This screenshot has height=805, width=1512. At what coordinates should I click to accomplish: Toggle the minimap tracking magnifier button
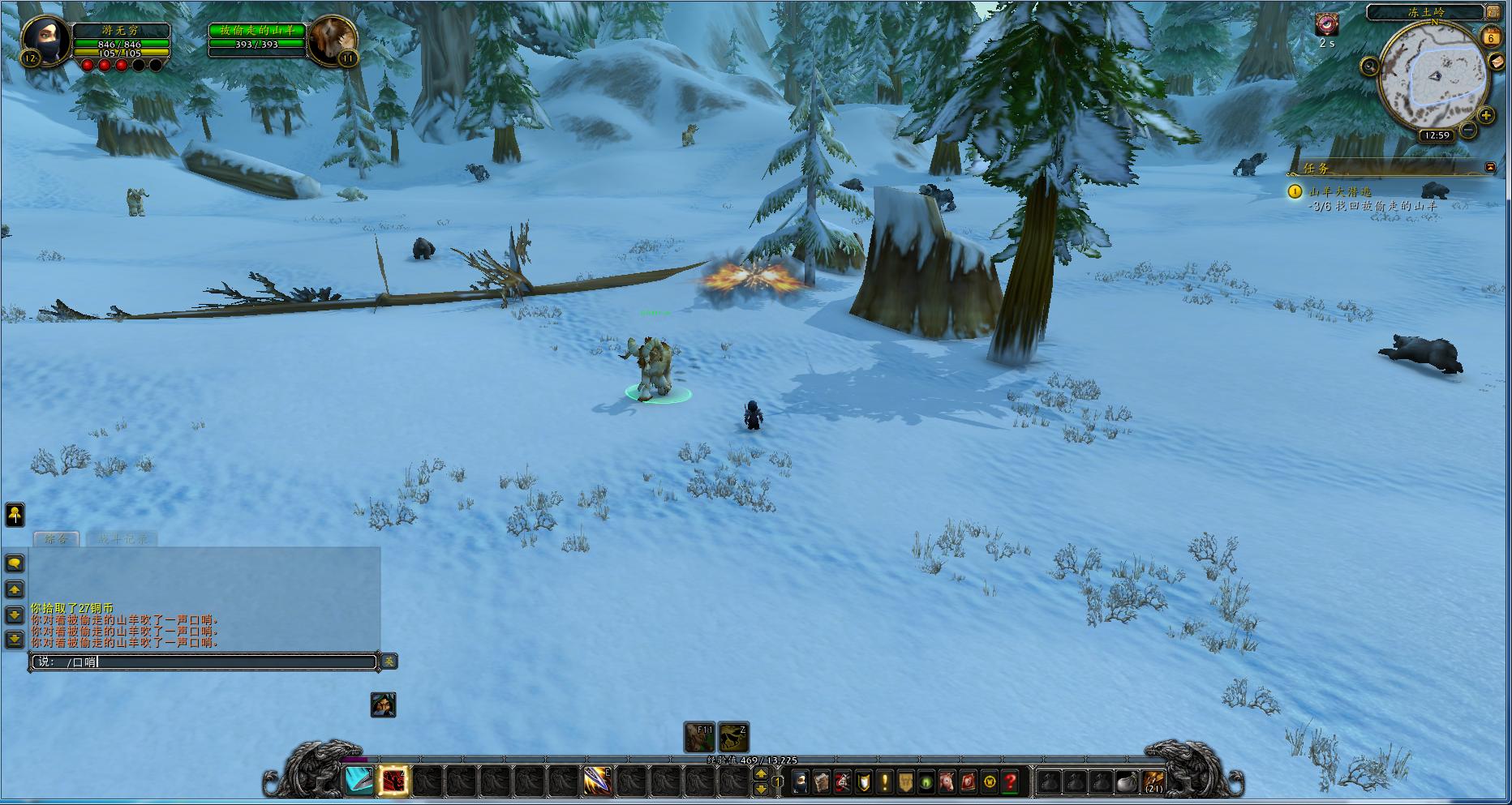(1370, 66)
